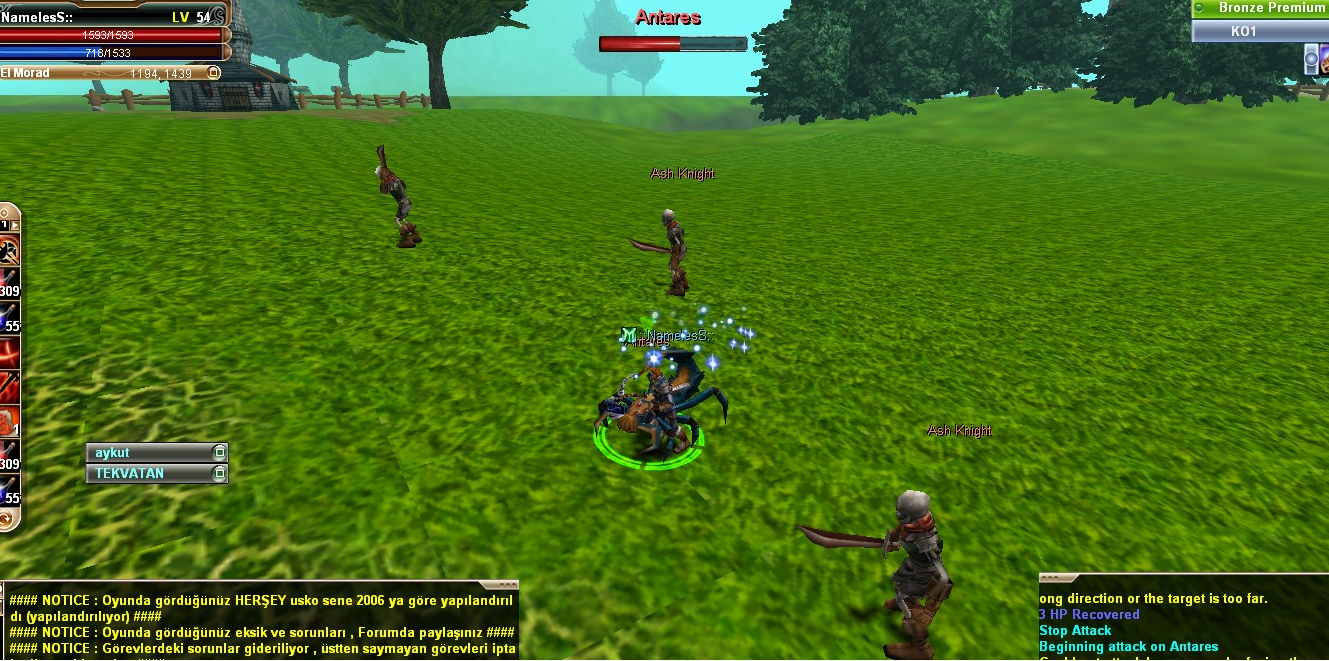This screenshot has width=1329, height=661.
Task: Switch hotbar page with the small arrow
Action: tap(14, 226)
